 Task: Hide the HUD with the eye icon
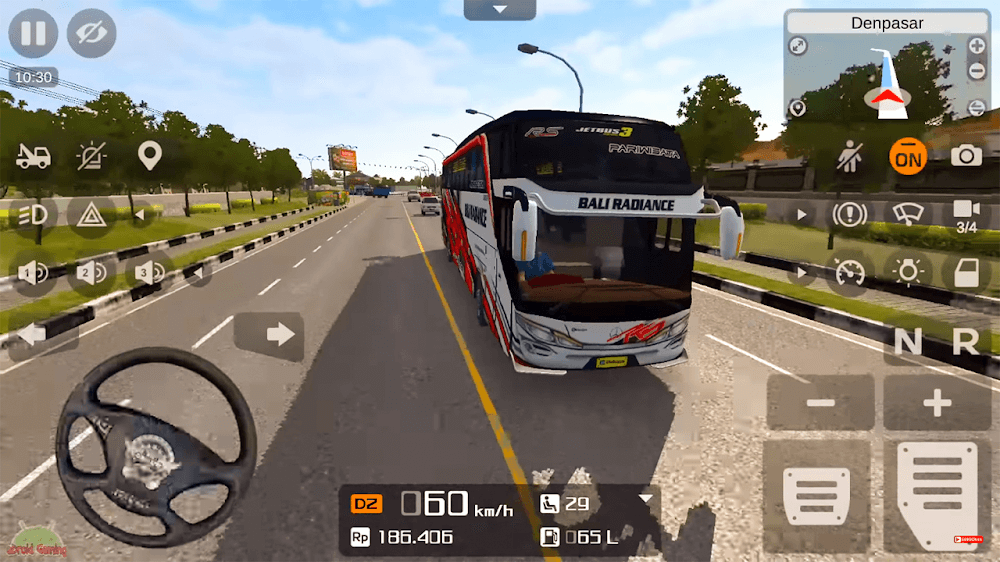[x=91, y=33]
